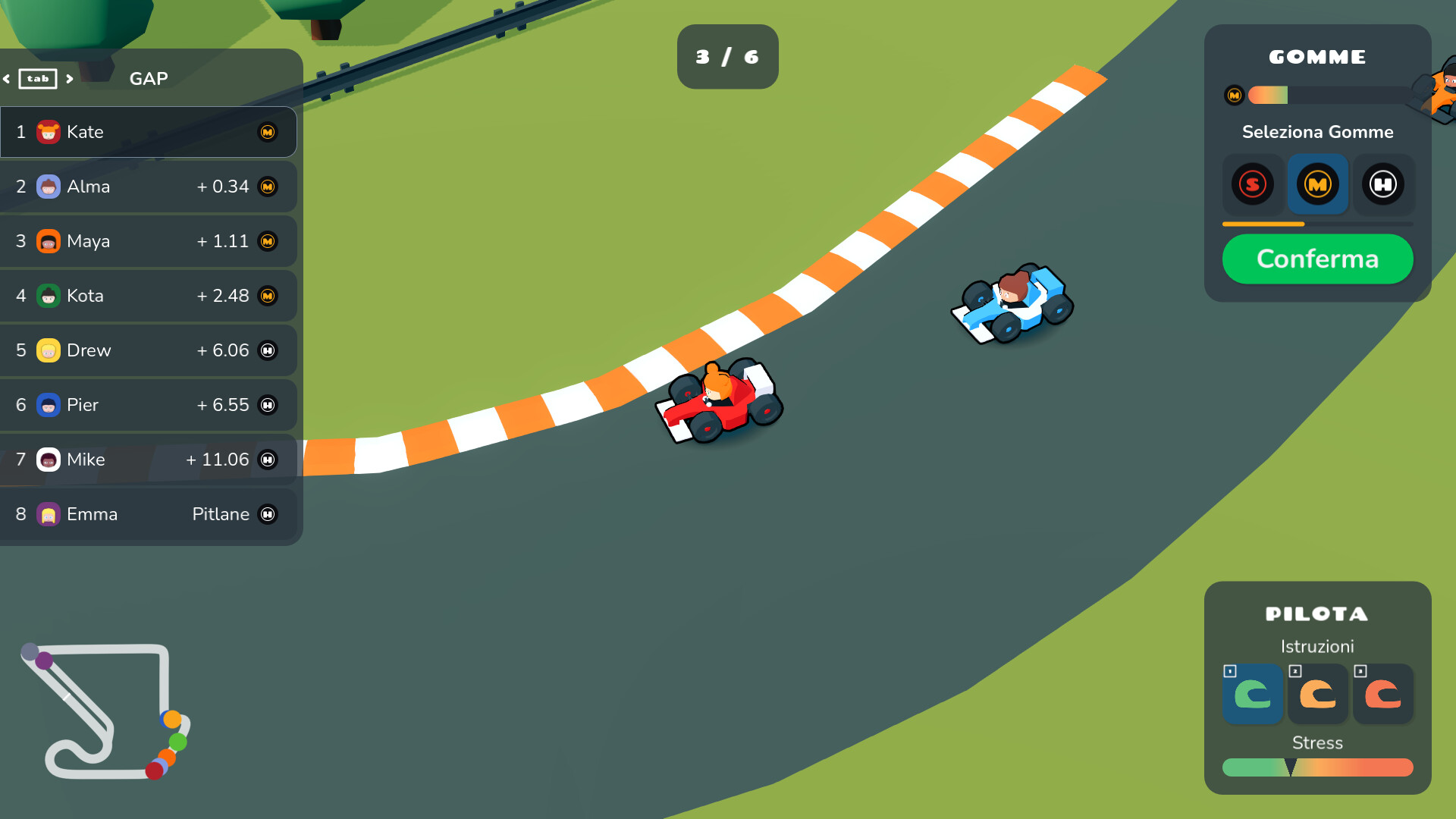Select the green calm helmet under Istruzioni

coord(1252,694)
